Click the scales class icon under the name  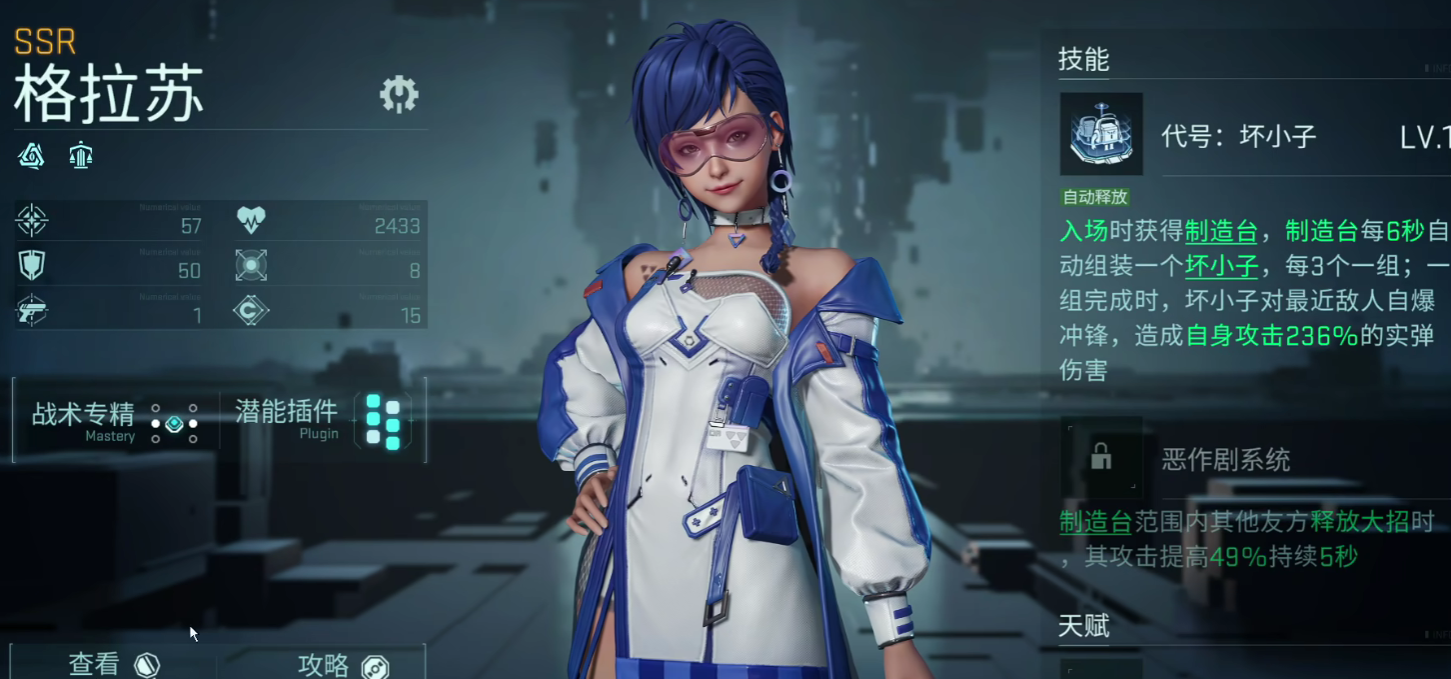81,156
